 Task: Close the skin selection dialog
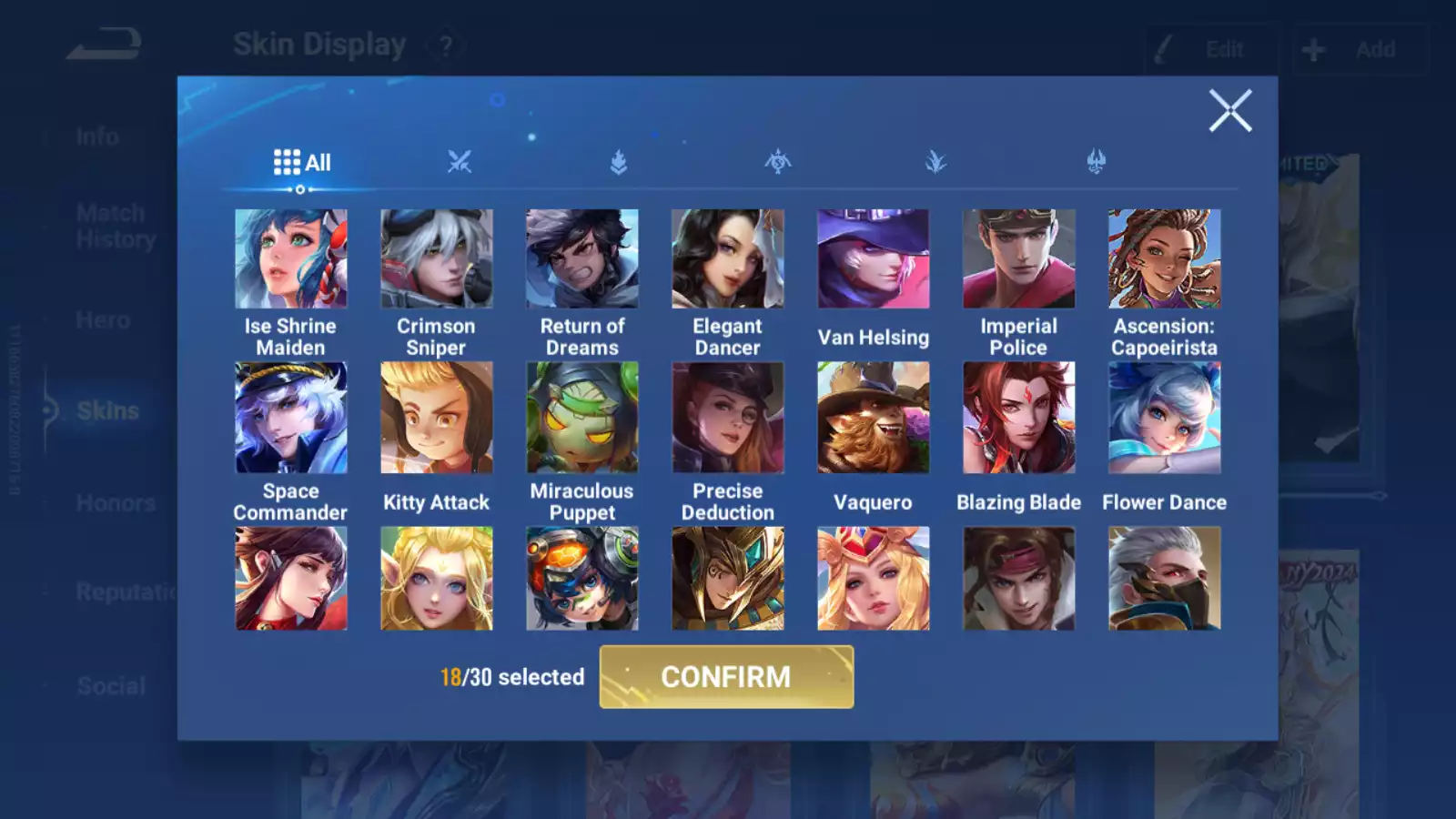[x=1230, y=111]
